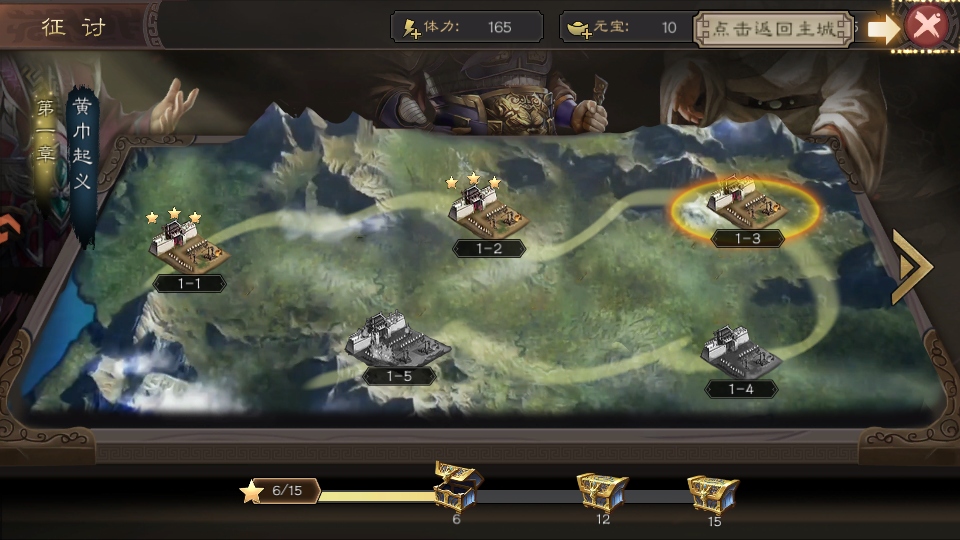Viewport: 960px width, 540px height.
Task: Open the 6-star reward chest
Action: click(457, 487)
